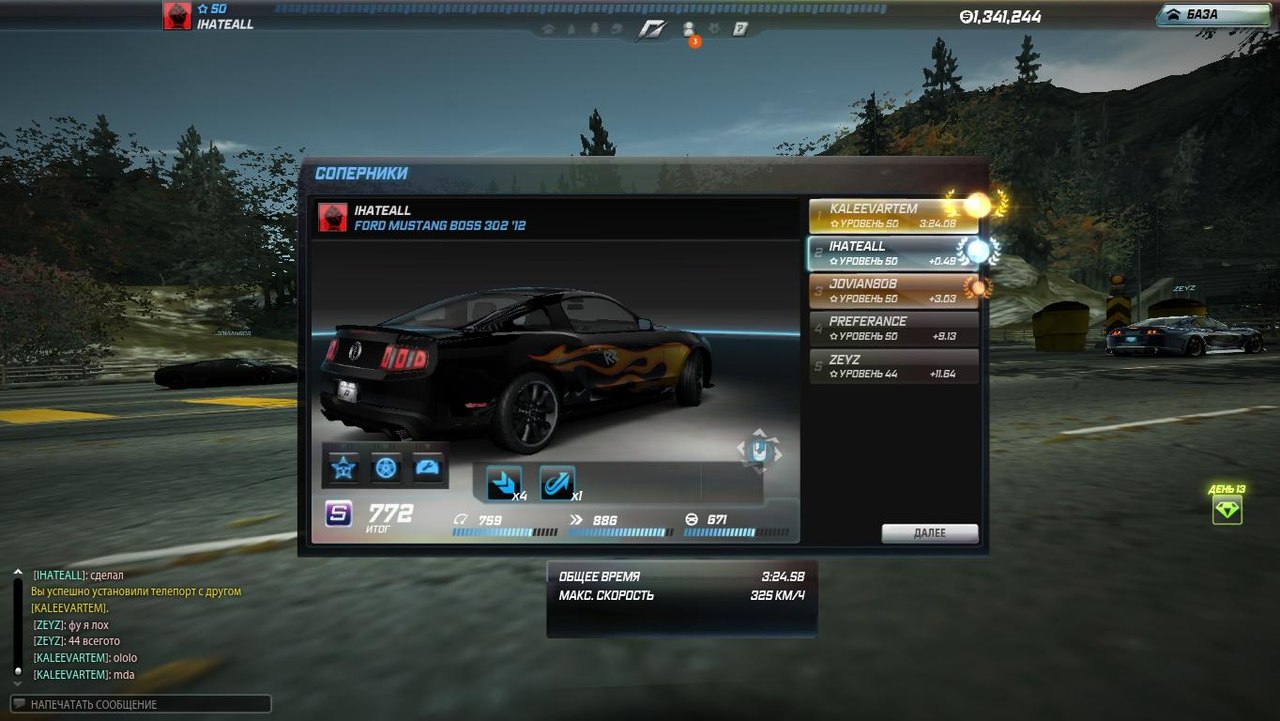The height and width of the screenshot is (721, 1280).
Task: Click the chat message input field
Action: 142,704
